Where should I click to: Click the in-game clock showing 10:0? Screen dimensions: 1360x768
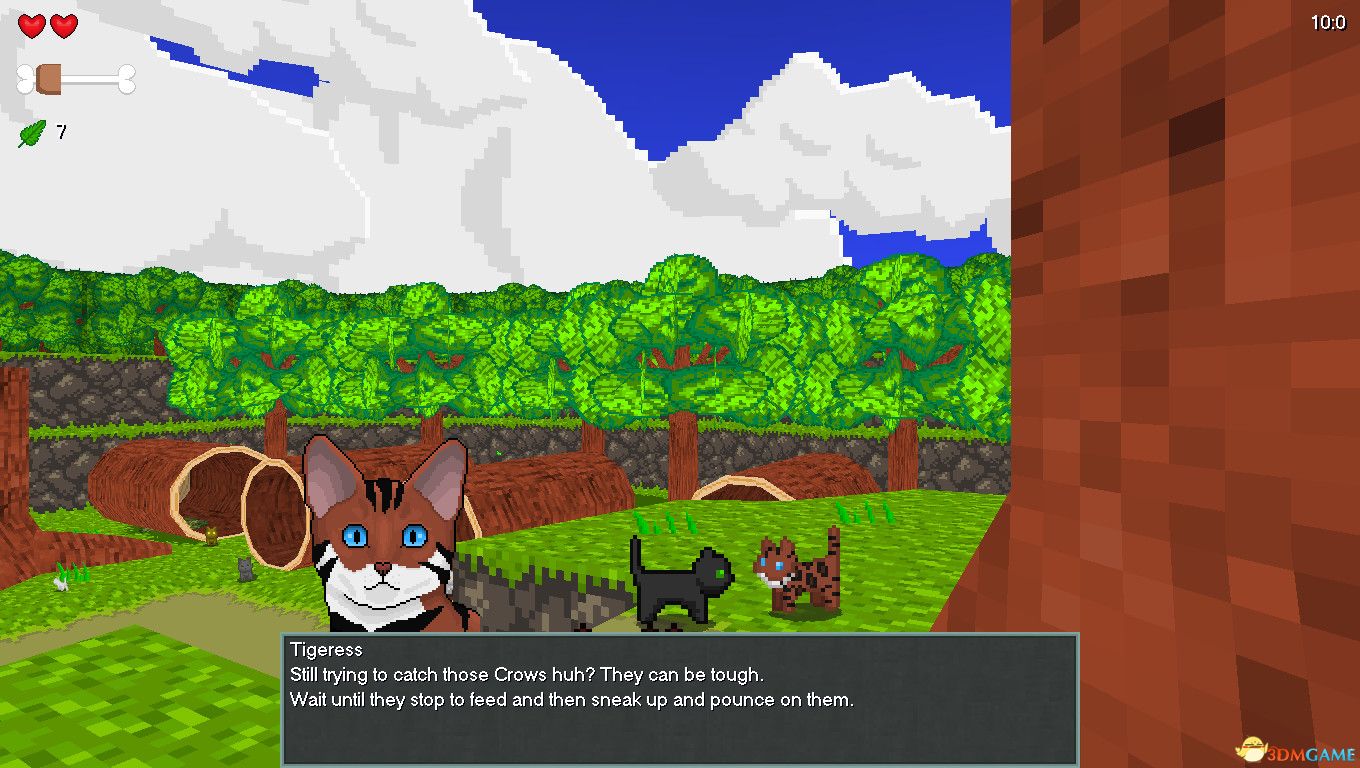tap(1328, 20)
